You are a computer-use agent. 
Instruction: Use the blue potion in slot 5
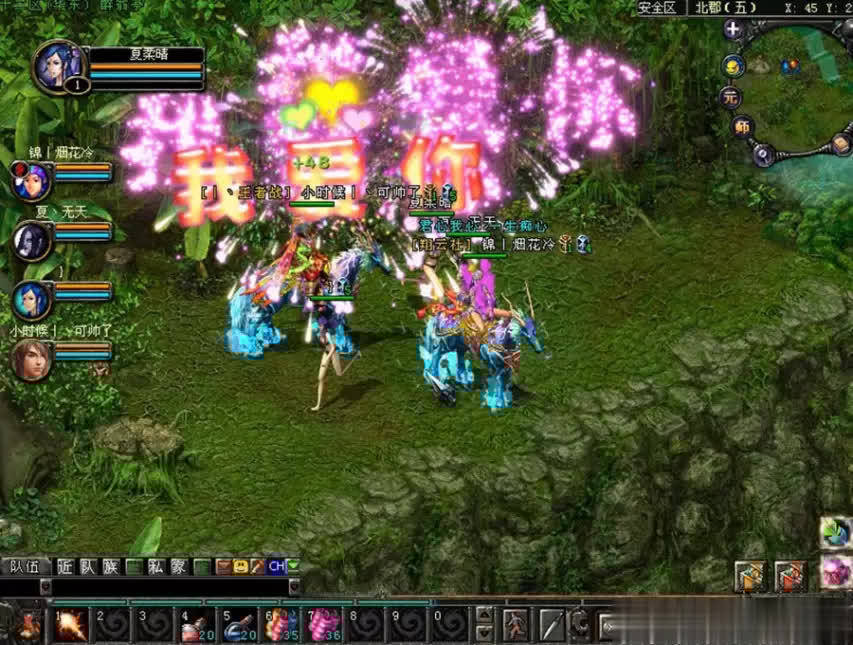point(239,624)
